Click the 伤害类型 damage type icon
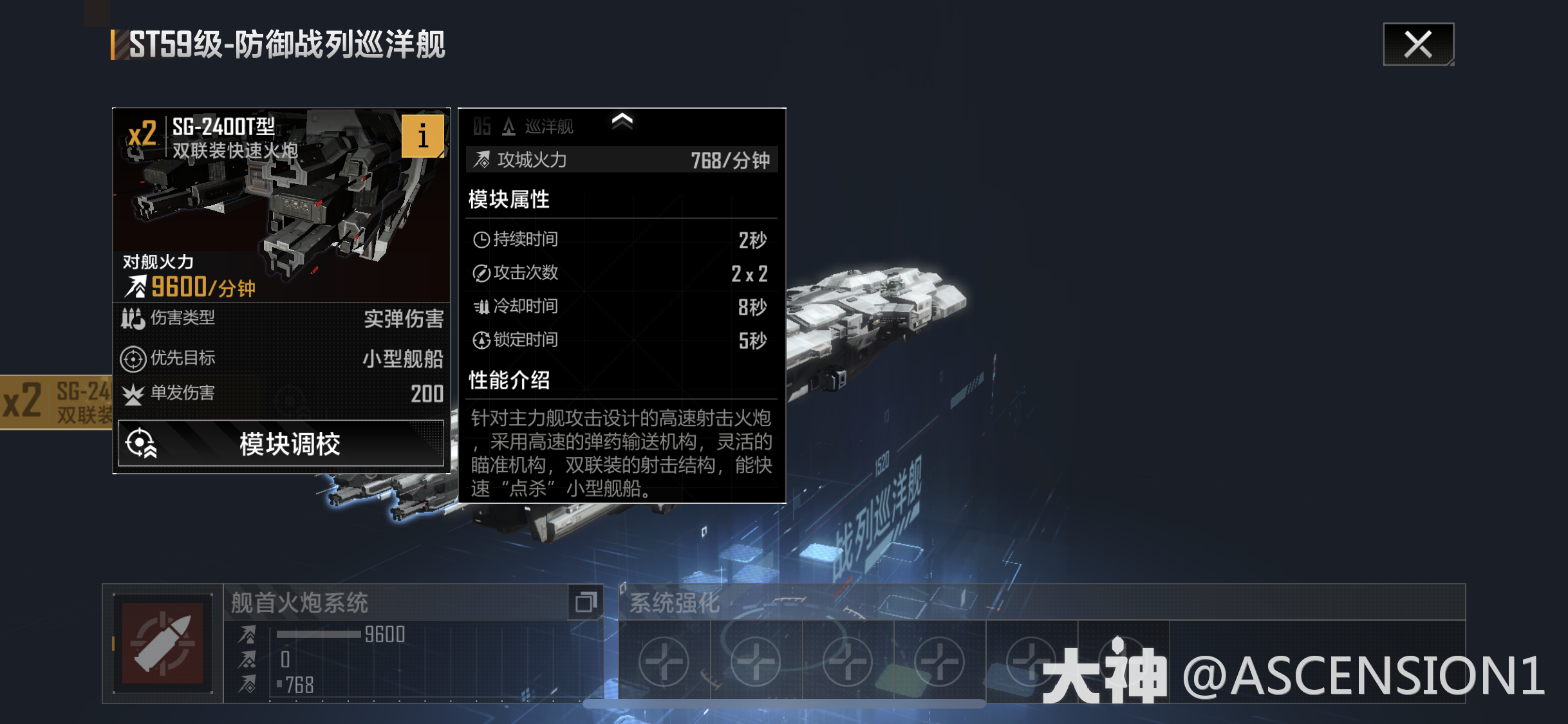Image resolution: width=1568 pixels, height=724 pixels. click(x=132, y=317)
